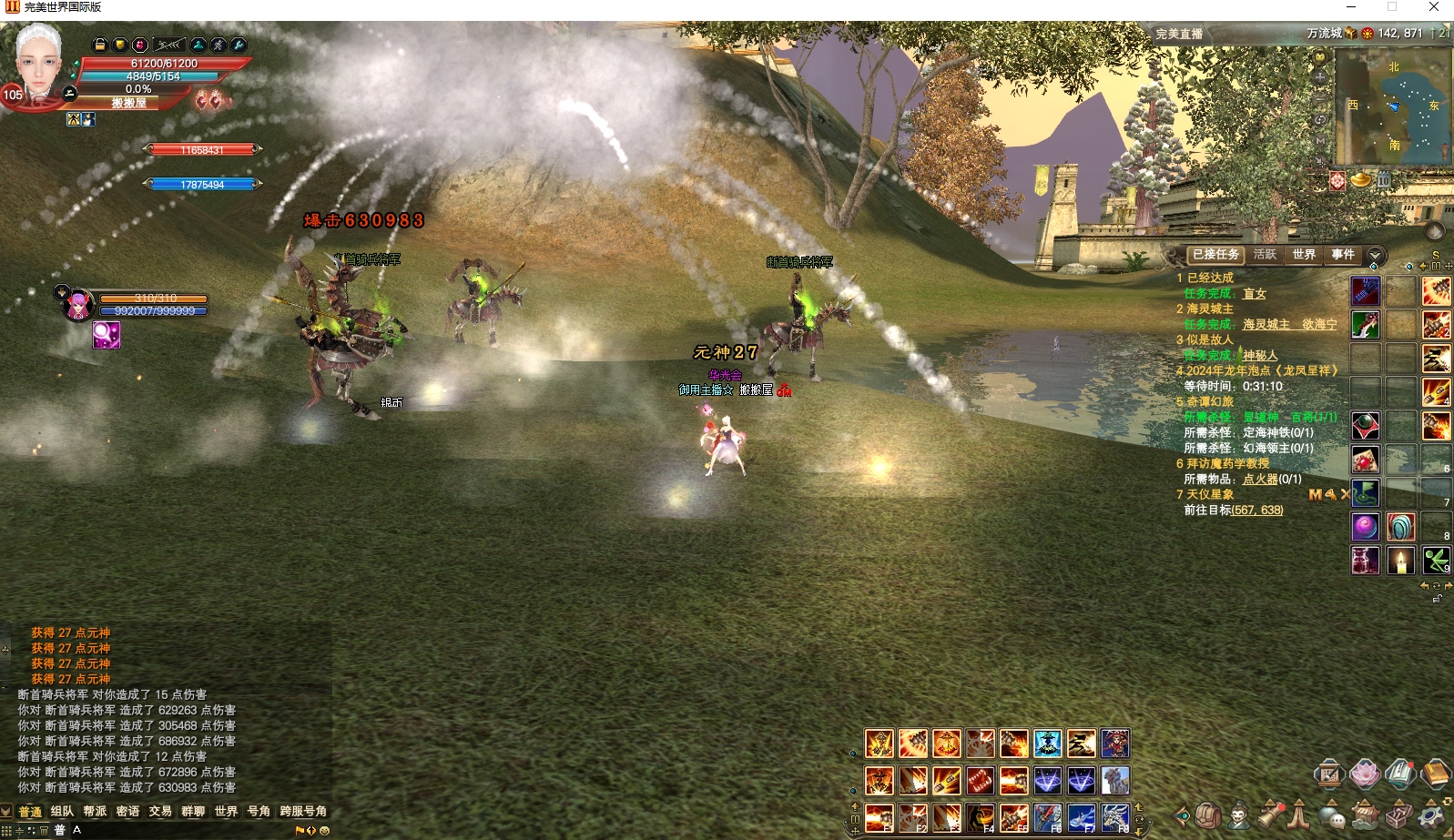This screenshot has height=840, width=1454.
Task: Click the minimap zoom-out minus button
Action: (1320, 98)
